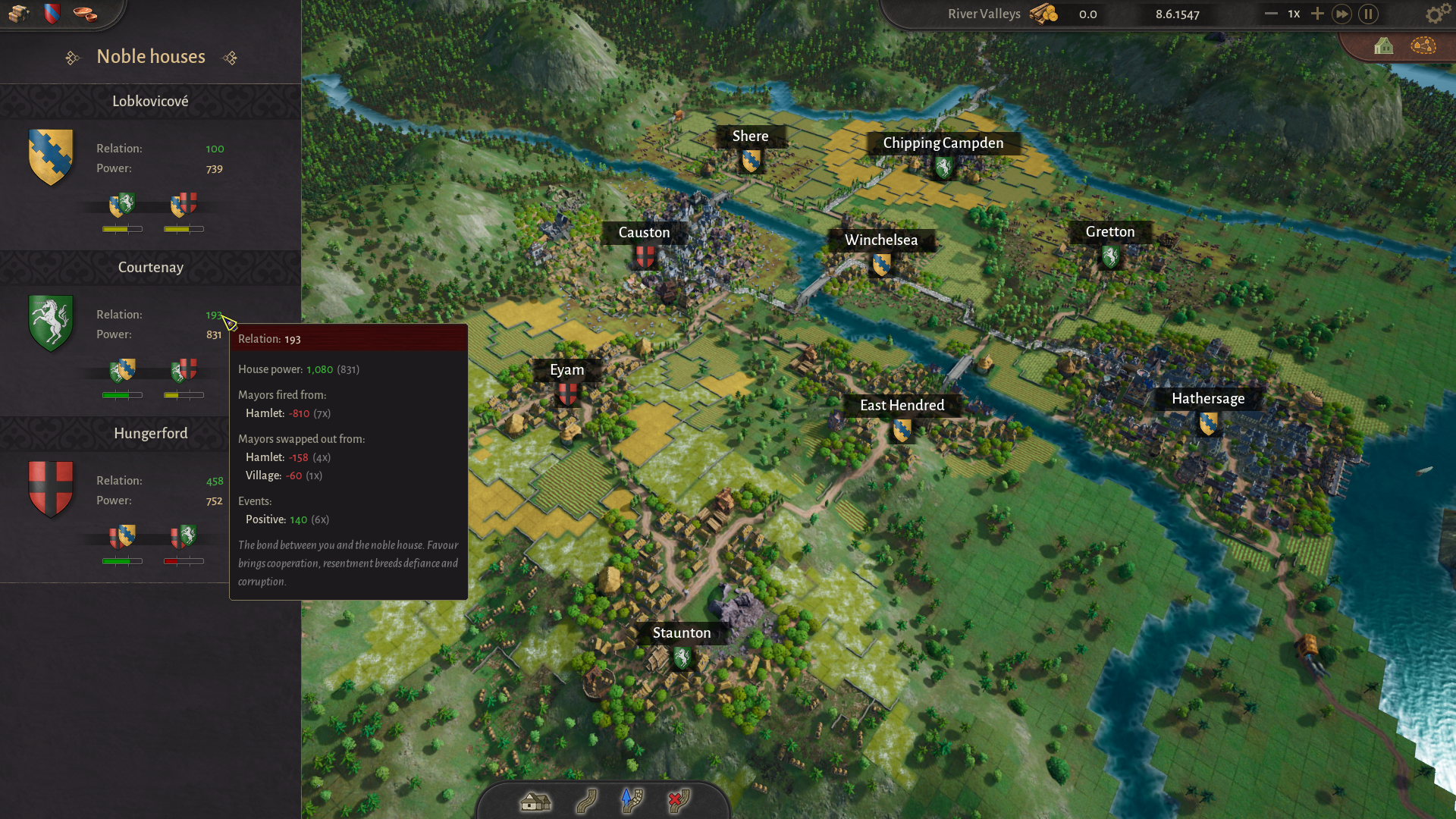Pause the game
The height and width of the screenshot is (819, 1456).
coord(1368,14)
